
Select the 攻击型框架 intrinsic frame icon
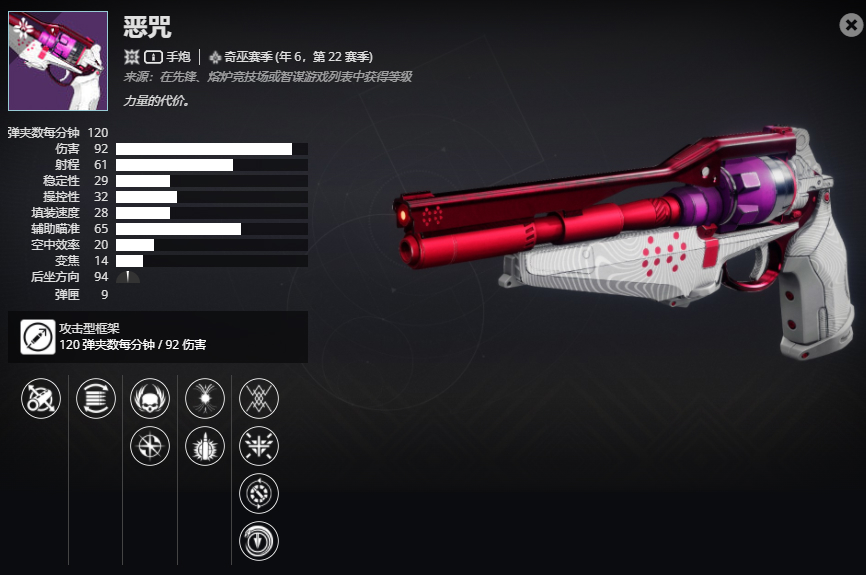39,337
